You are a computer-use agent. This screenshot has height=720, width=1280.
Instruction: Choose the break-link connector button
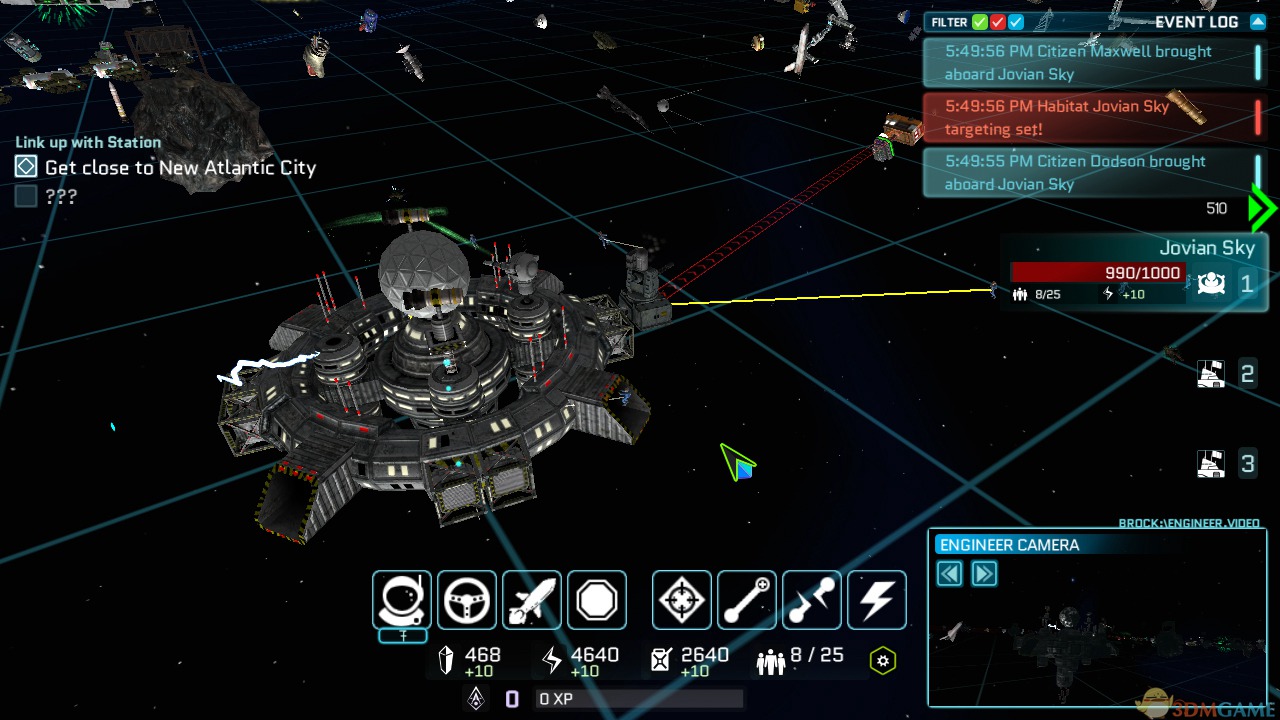pos(812,600)
